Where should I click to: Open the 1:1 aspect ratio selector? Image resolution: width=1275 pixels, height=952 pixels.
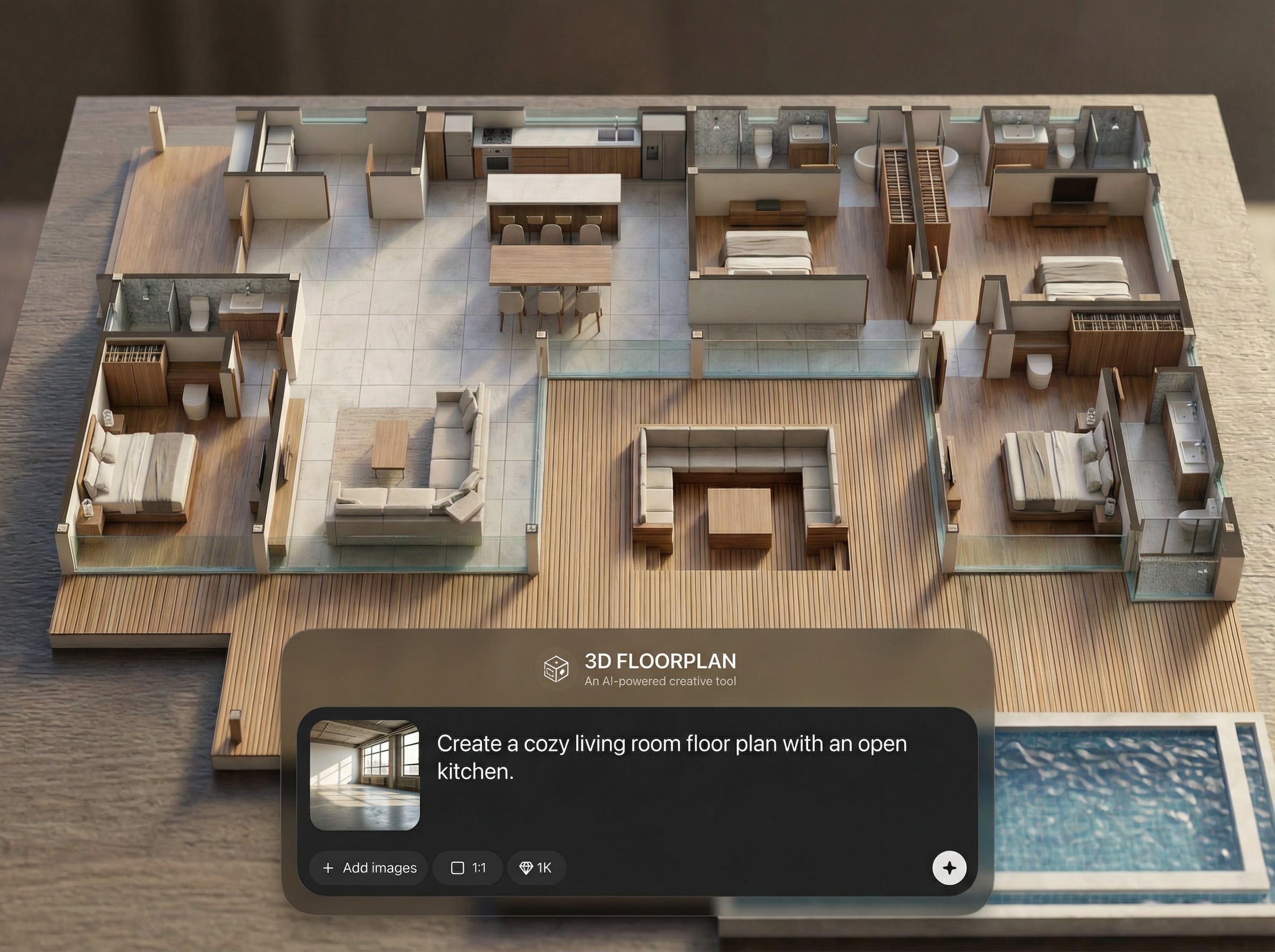point(468,868)
